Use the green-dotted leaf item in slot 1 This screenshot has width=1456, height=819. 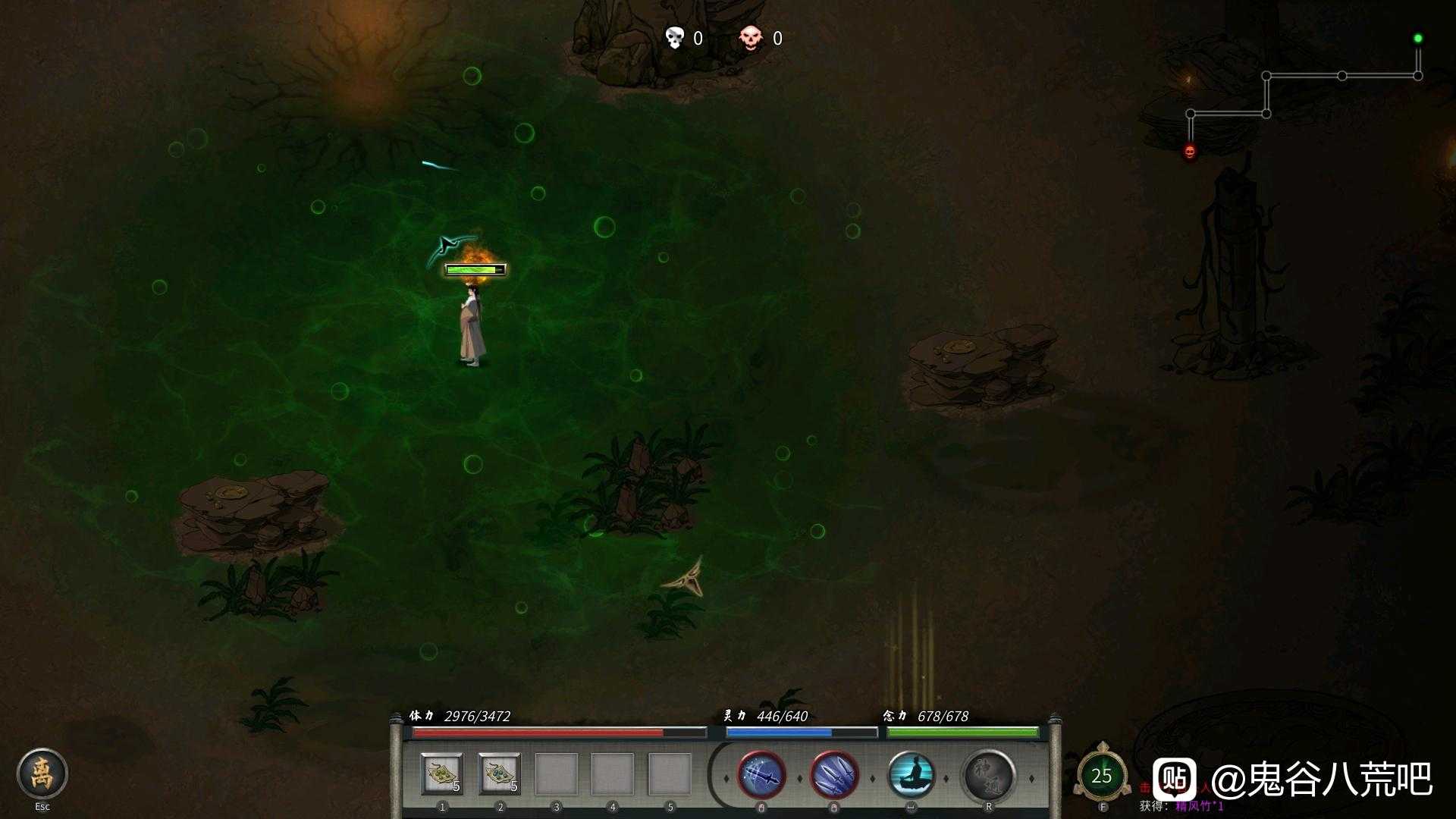(x=442, y=774)
